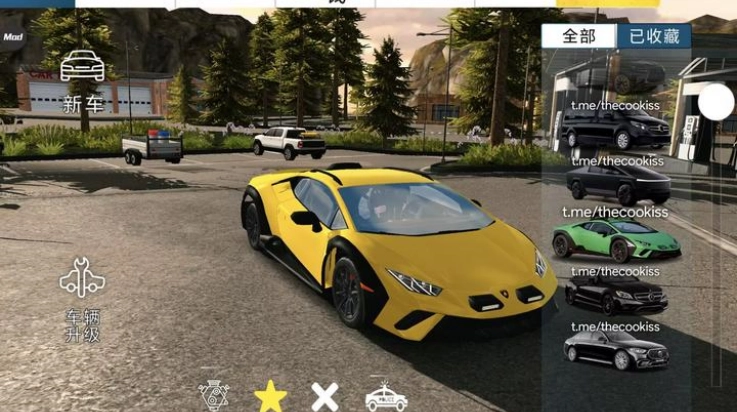
Task: Tap the police car icon
Action: [x=385, y=397]
